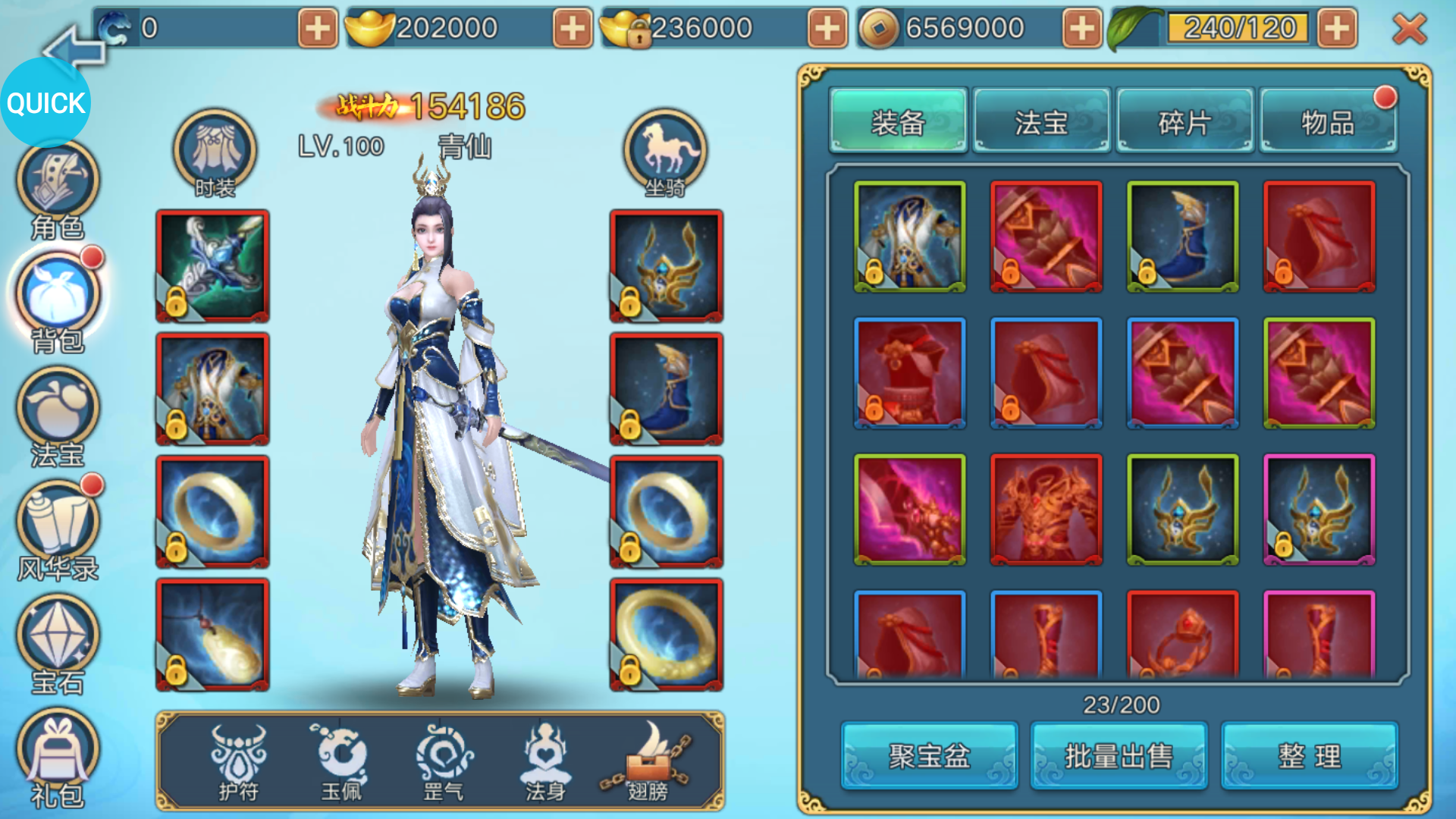Choose 批量出售 bulk sell
Screen dimensions: 1456x819
pyautogui.click(x=1119, y=755)
